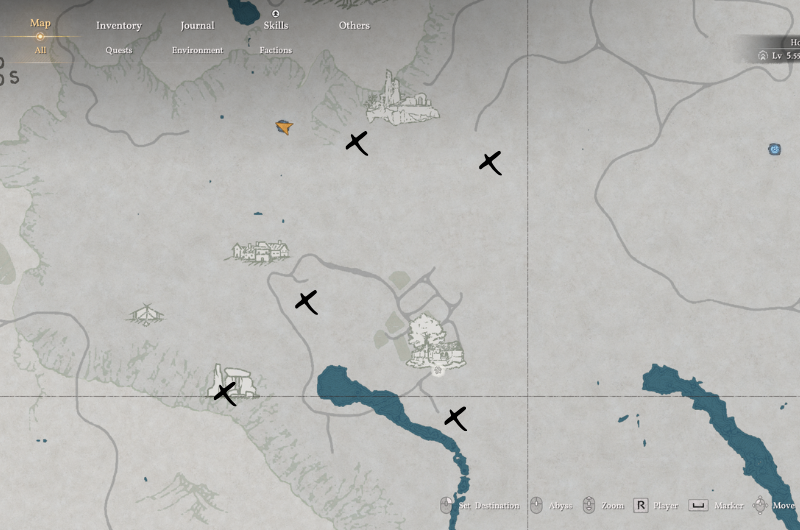Show All map markers filter
Image resolution: width=800 pixels, height=530 pixels.
40,49
